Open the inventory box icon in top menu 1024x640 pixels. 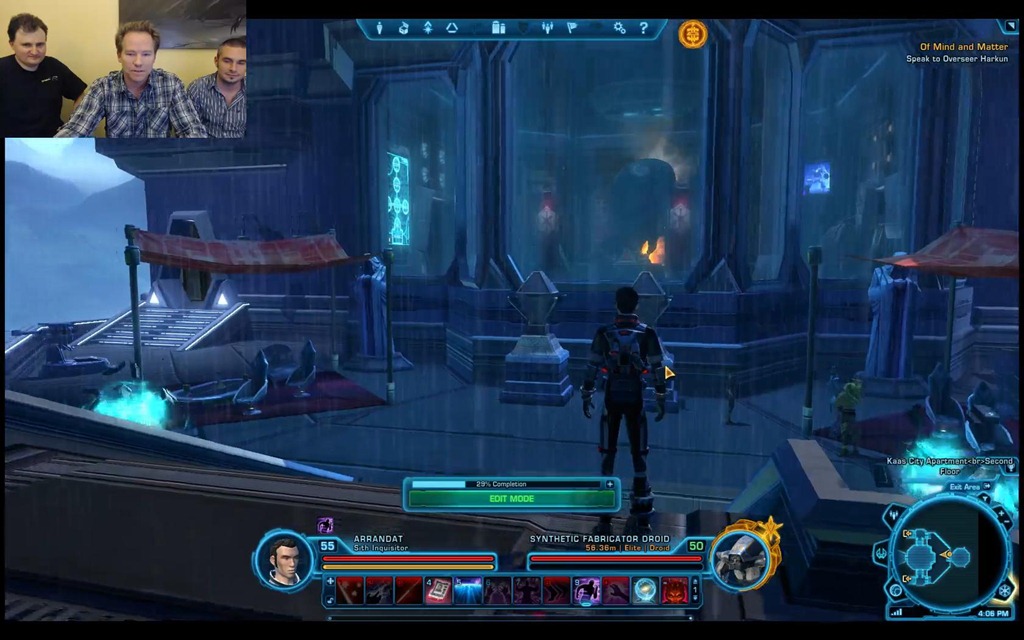[403, 28]
